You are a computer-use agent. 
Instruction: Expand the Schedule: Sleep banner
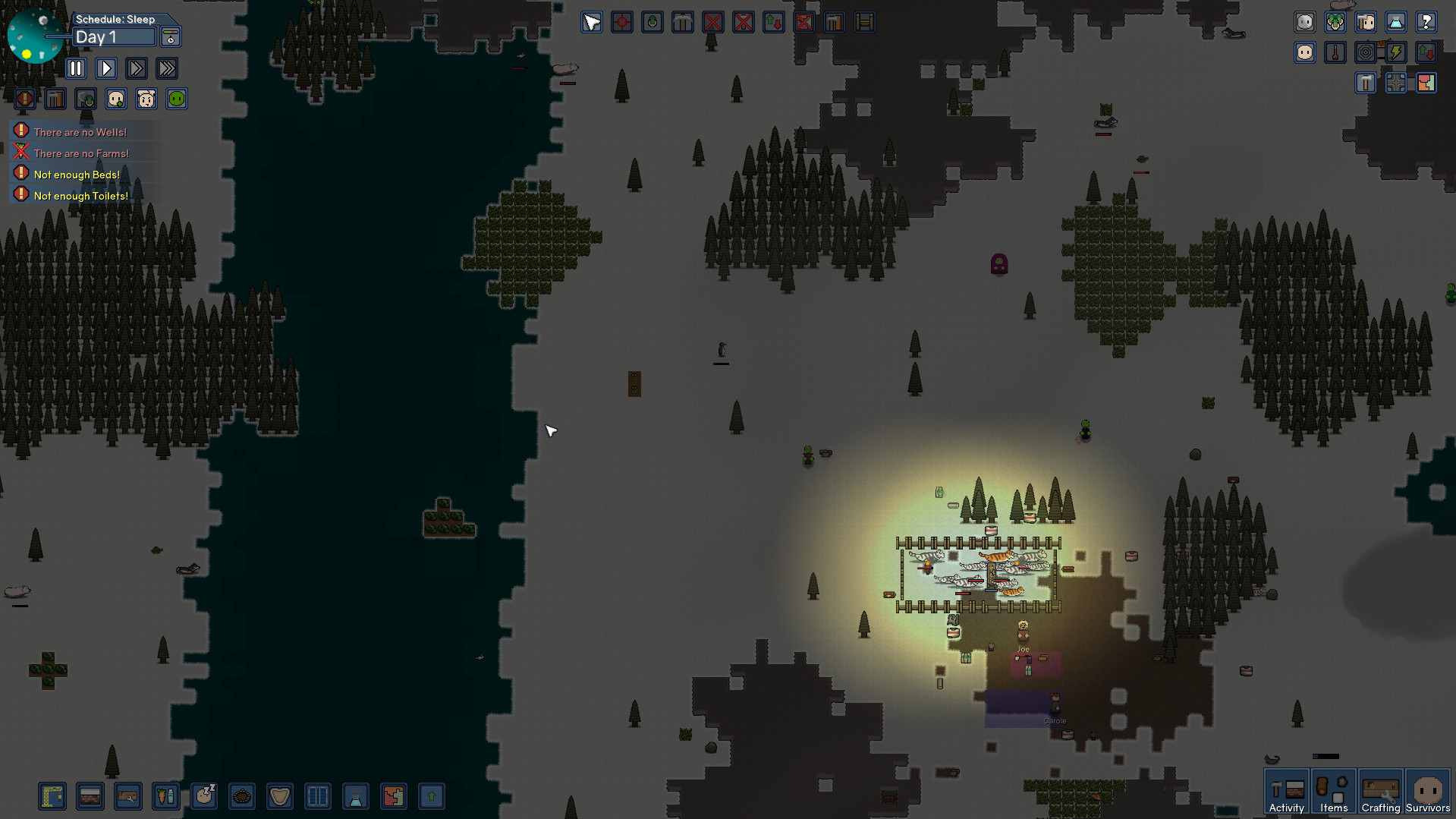click(x=115, y=19)
